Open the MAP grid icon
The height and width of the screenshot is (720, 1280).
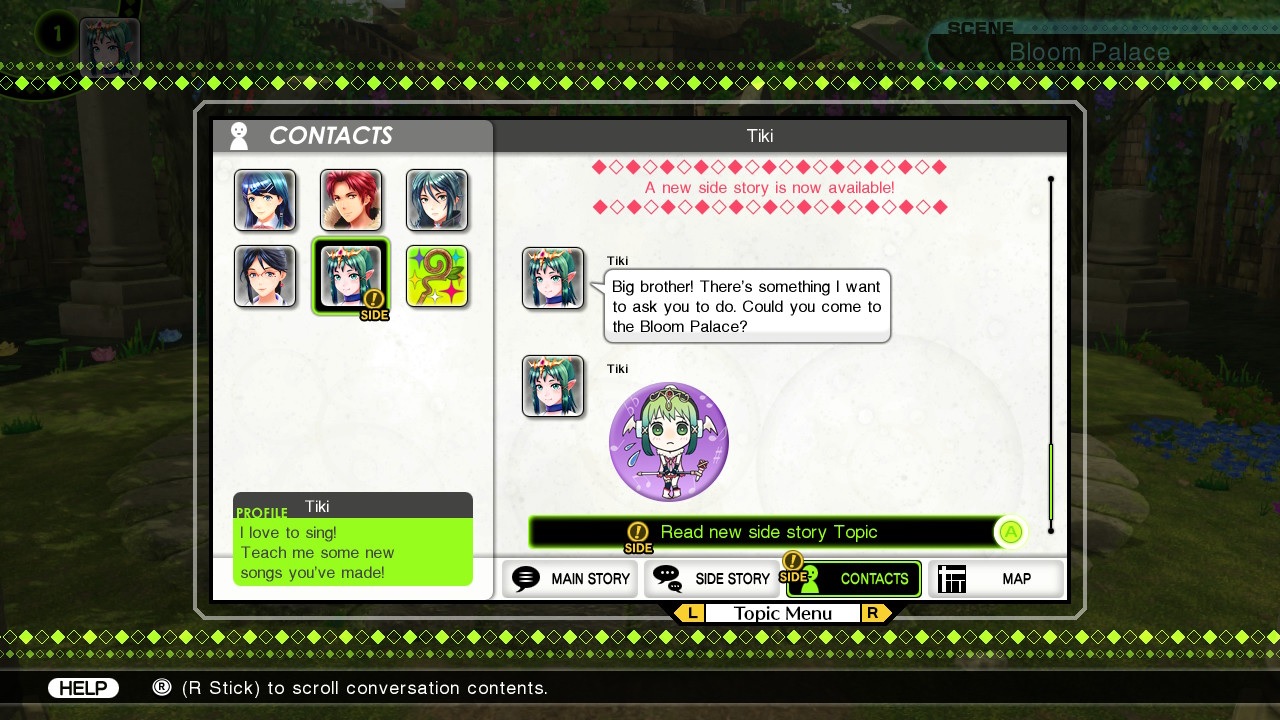pyautogui.click(x=951, y=578)
